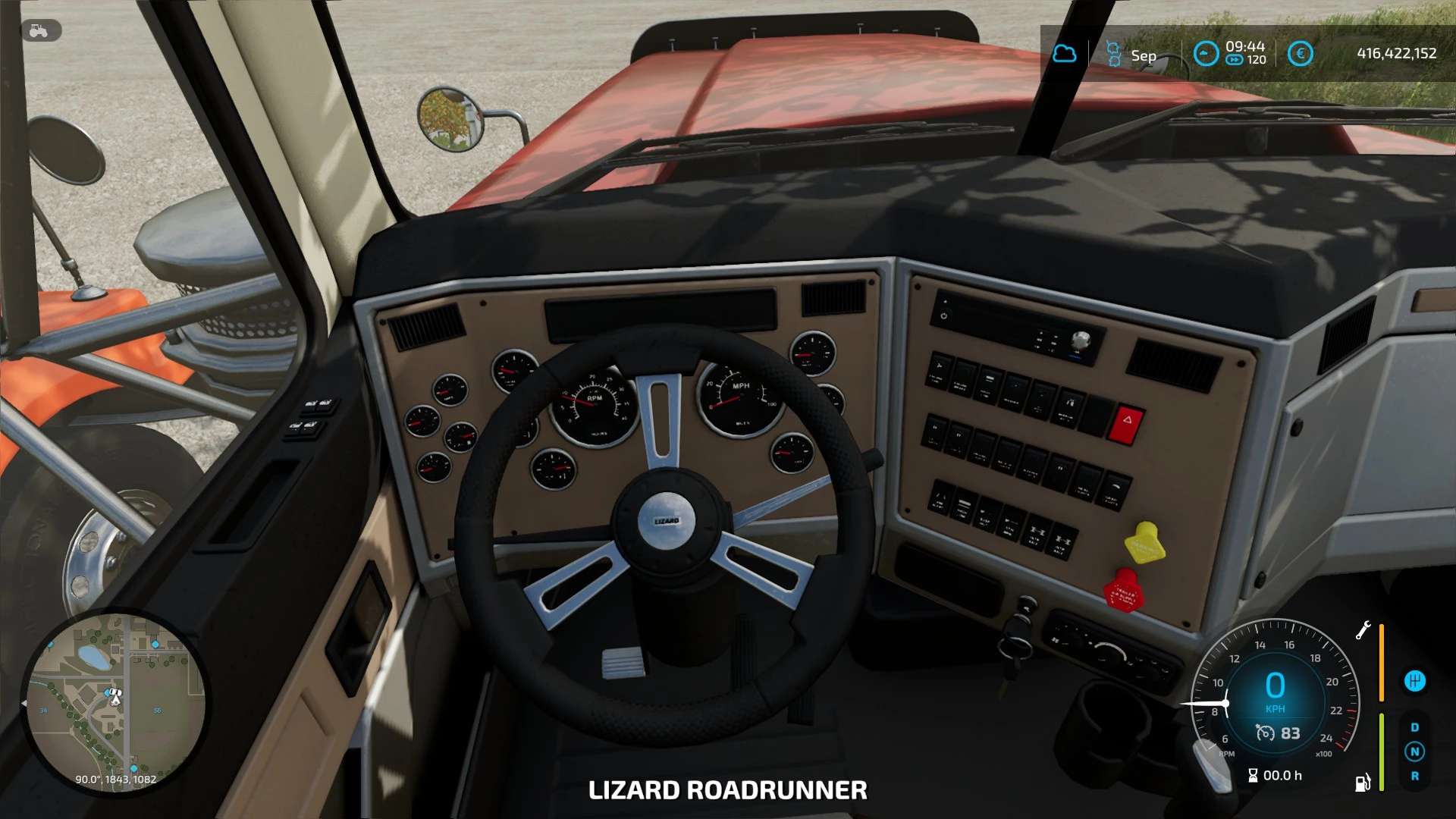The width and height of the screenshot is (1456, 819).
Task: Click the blue gearshift pattern icon
Action: (x=1414, y=681)
